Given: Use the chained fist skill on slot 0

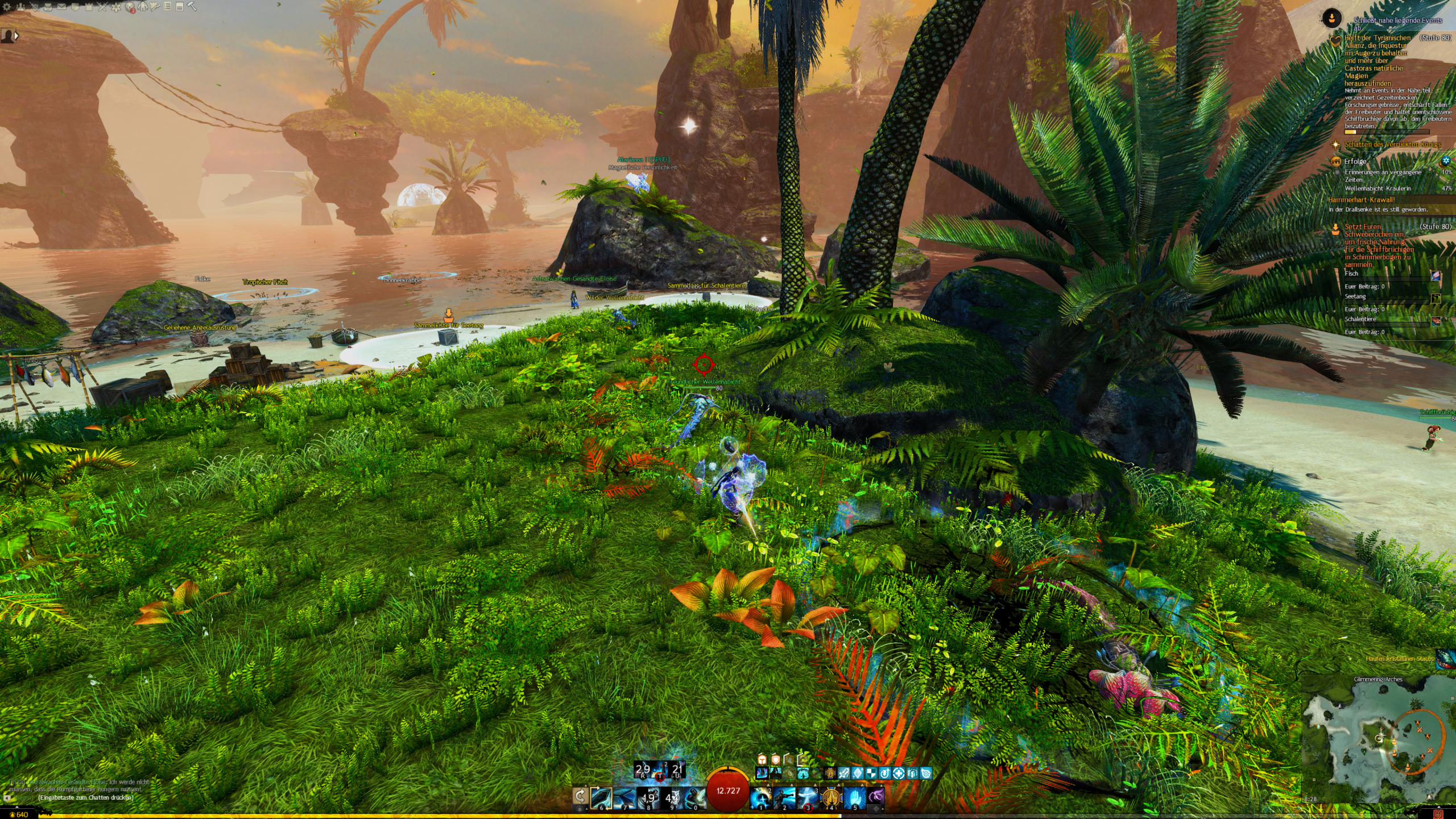Looking at the screenshot, I should pyautogui.click(x=695, y=797).
